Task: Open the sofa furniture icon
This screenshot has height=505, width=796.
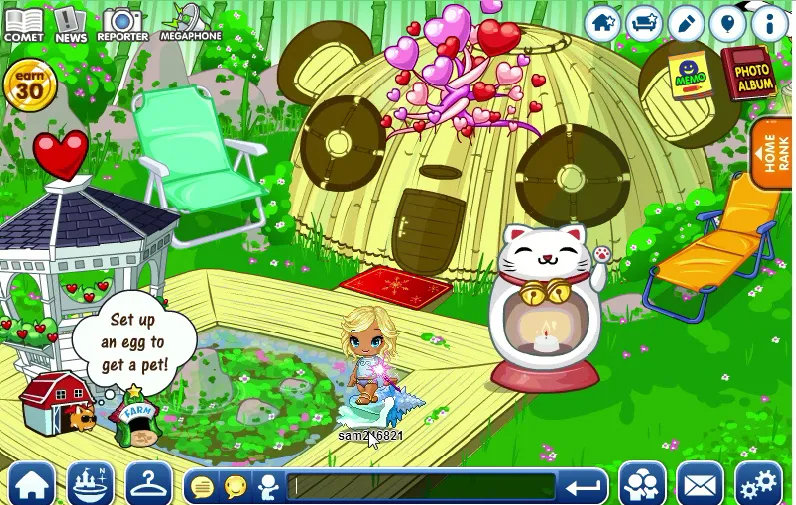Action: [645, 22]
